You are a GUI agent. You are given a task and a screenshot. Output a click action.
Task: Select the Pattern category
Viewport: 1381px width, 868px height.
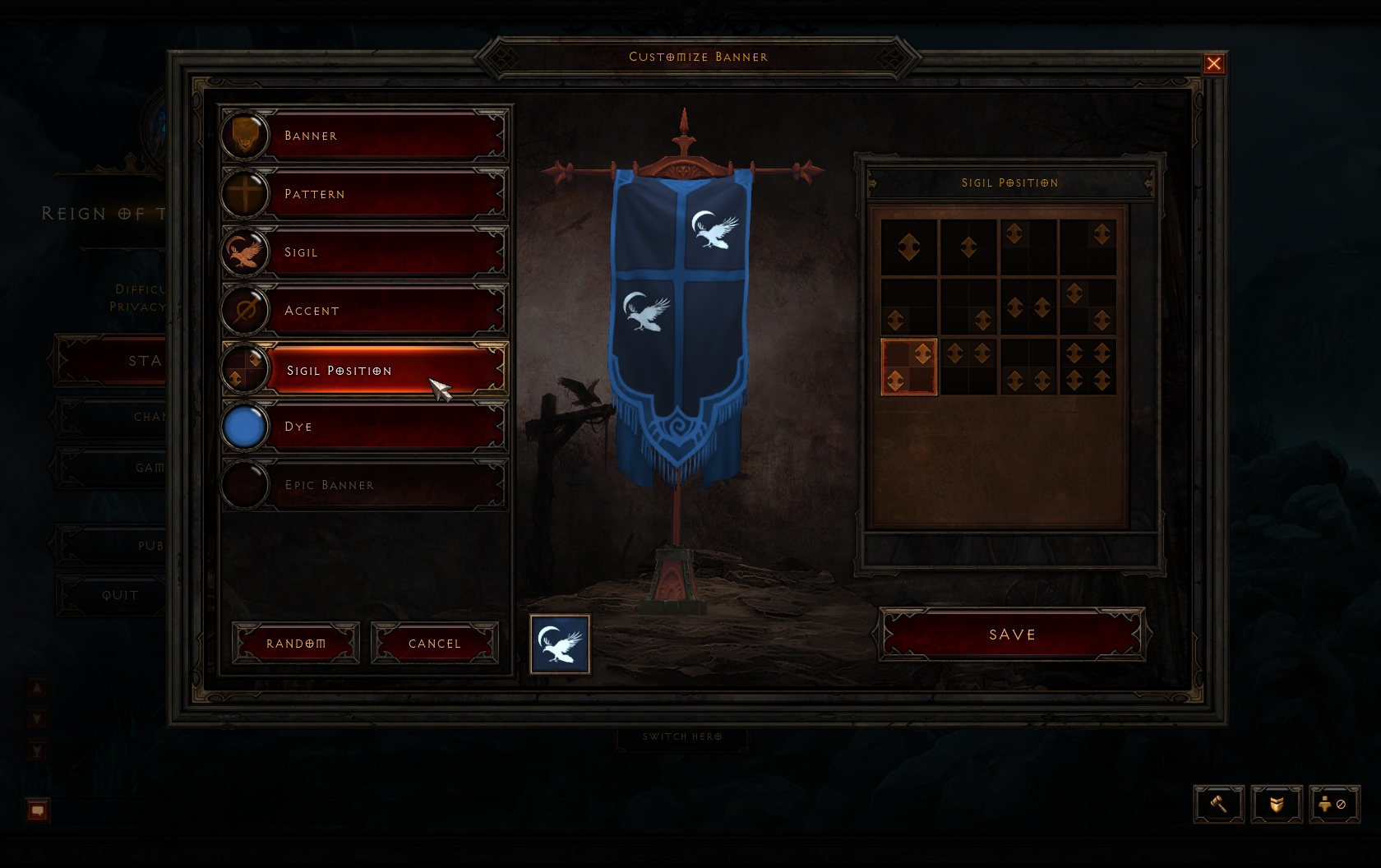click(x=363, y=194)
